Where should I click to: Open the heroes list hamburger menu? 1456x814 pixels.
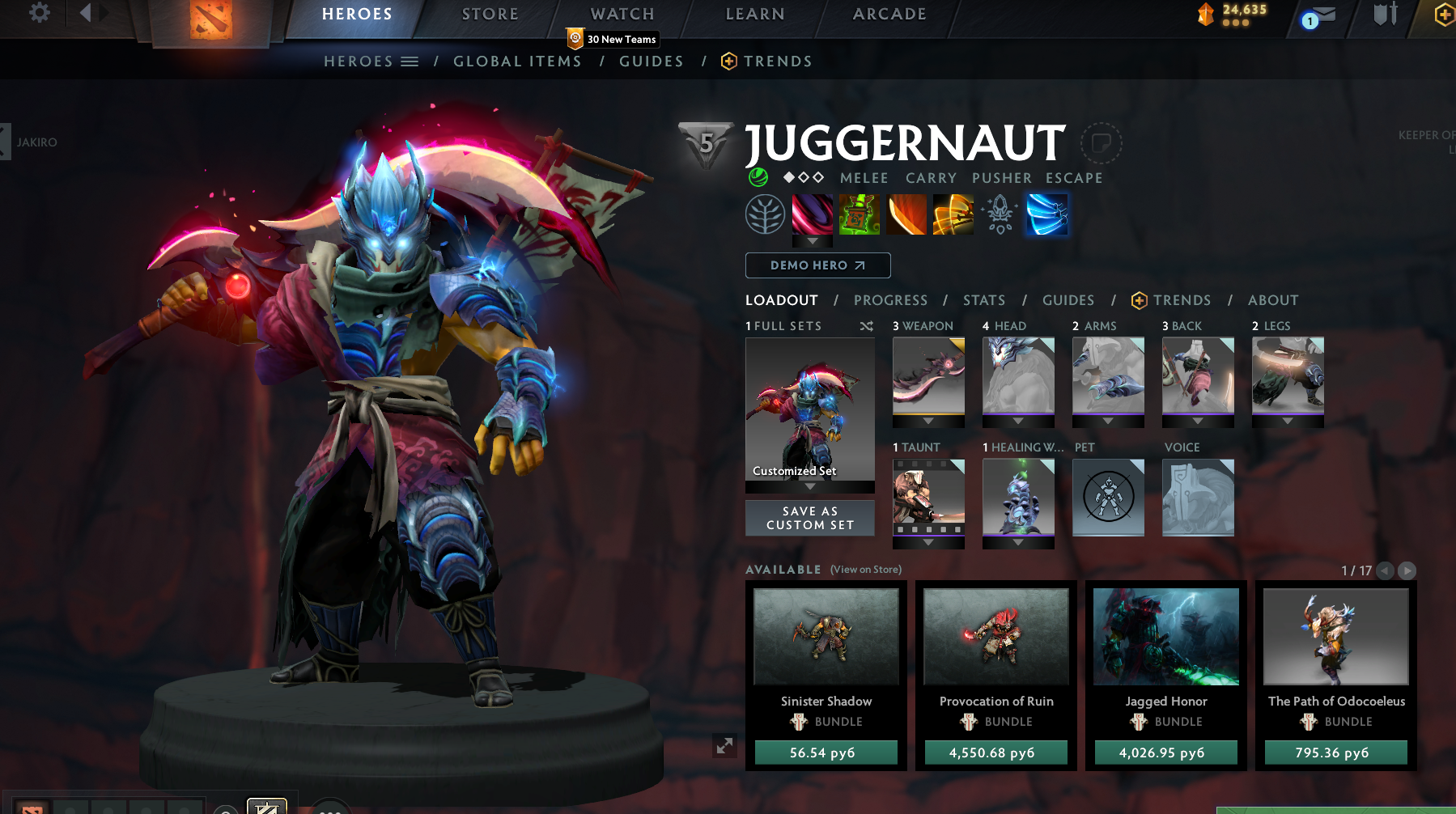(x=410, y=61)
